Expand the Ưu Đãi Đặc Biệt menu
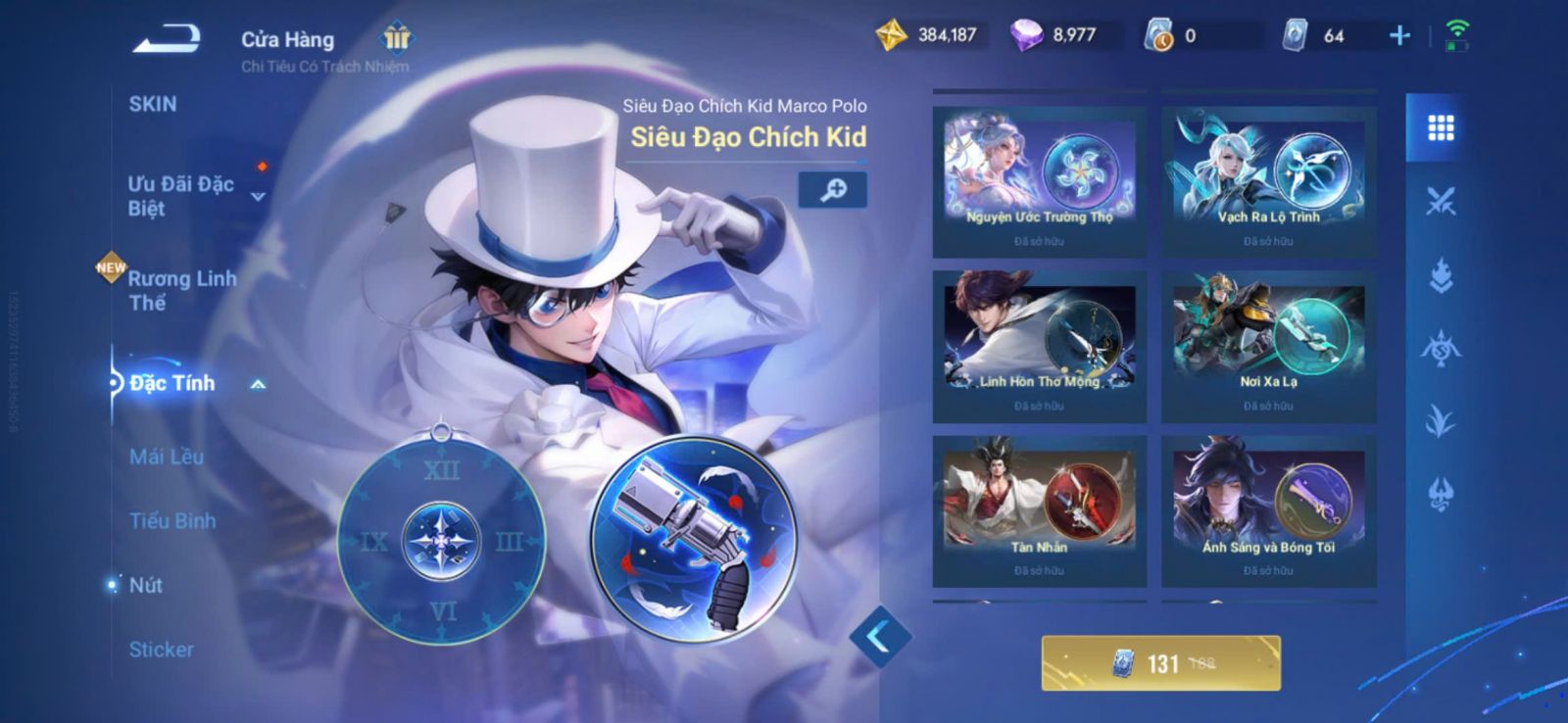The width and height of the screenshot is (1568, 723). (258, 197)
